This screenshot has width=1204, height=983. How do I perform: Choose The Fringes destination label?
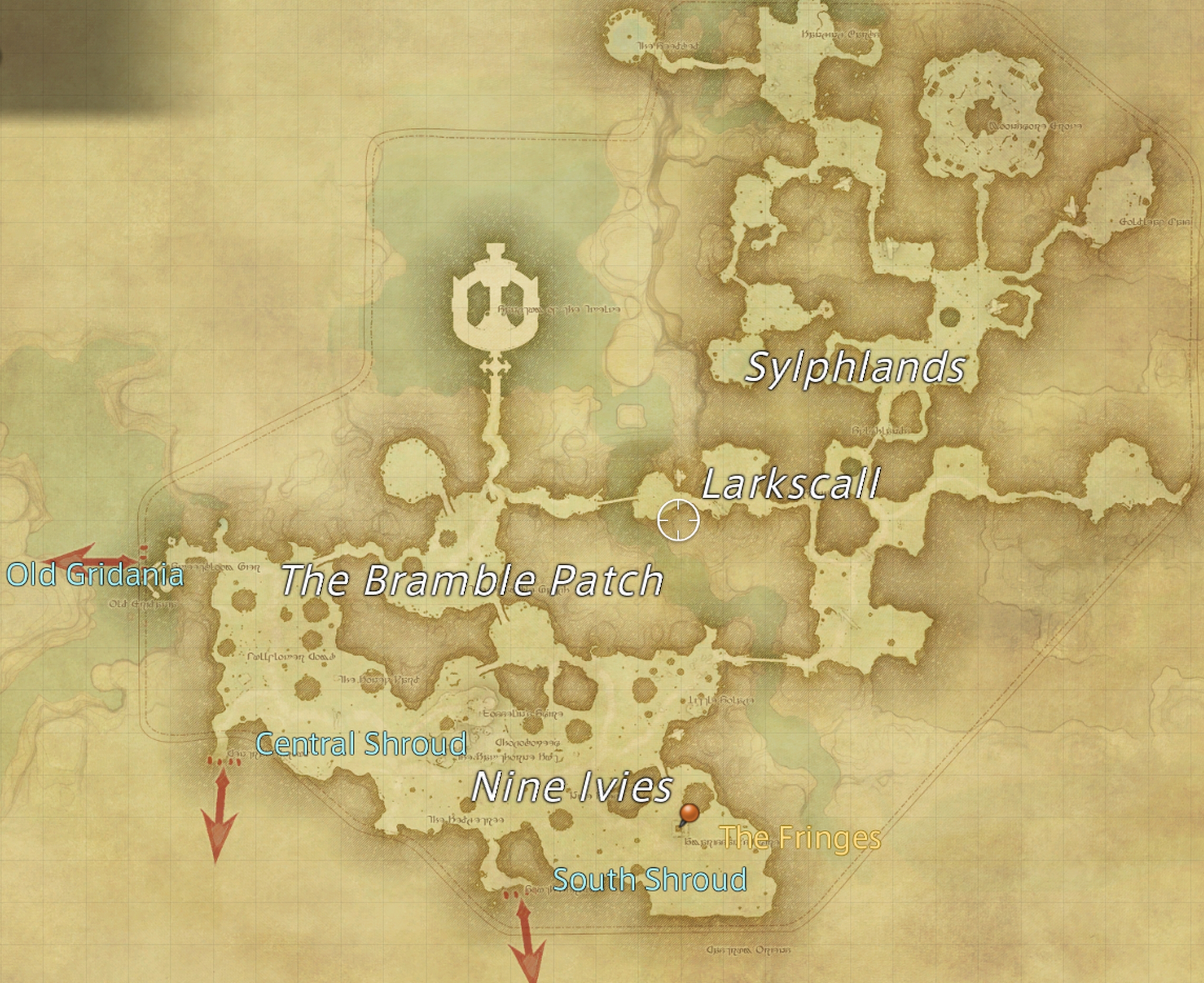pos(800,837)
